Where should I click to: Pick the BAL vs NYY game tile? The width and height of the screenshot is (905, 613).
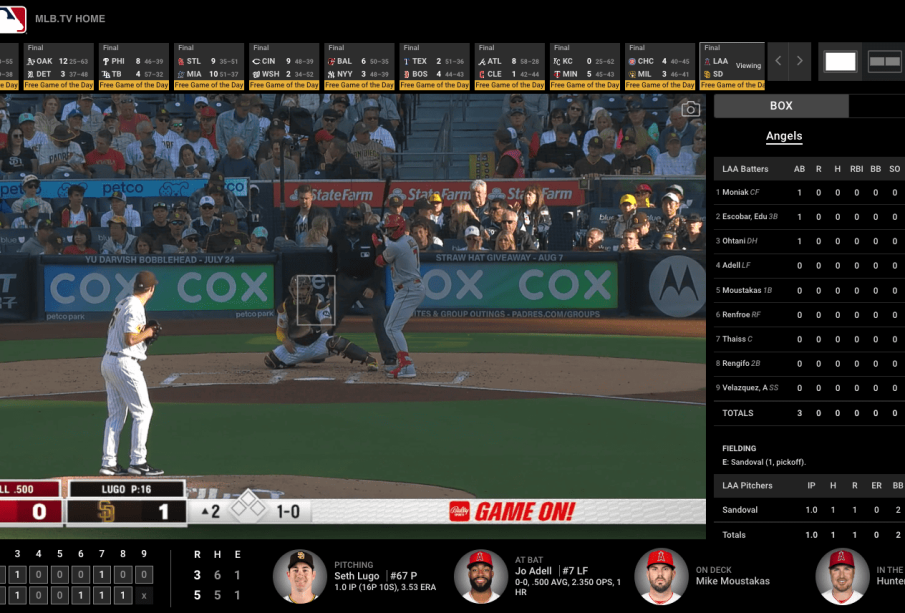point(359,67)
